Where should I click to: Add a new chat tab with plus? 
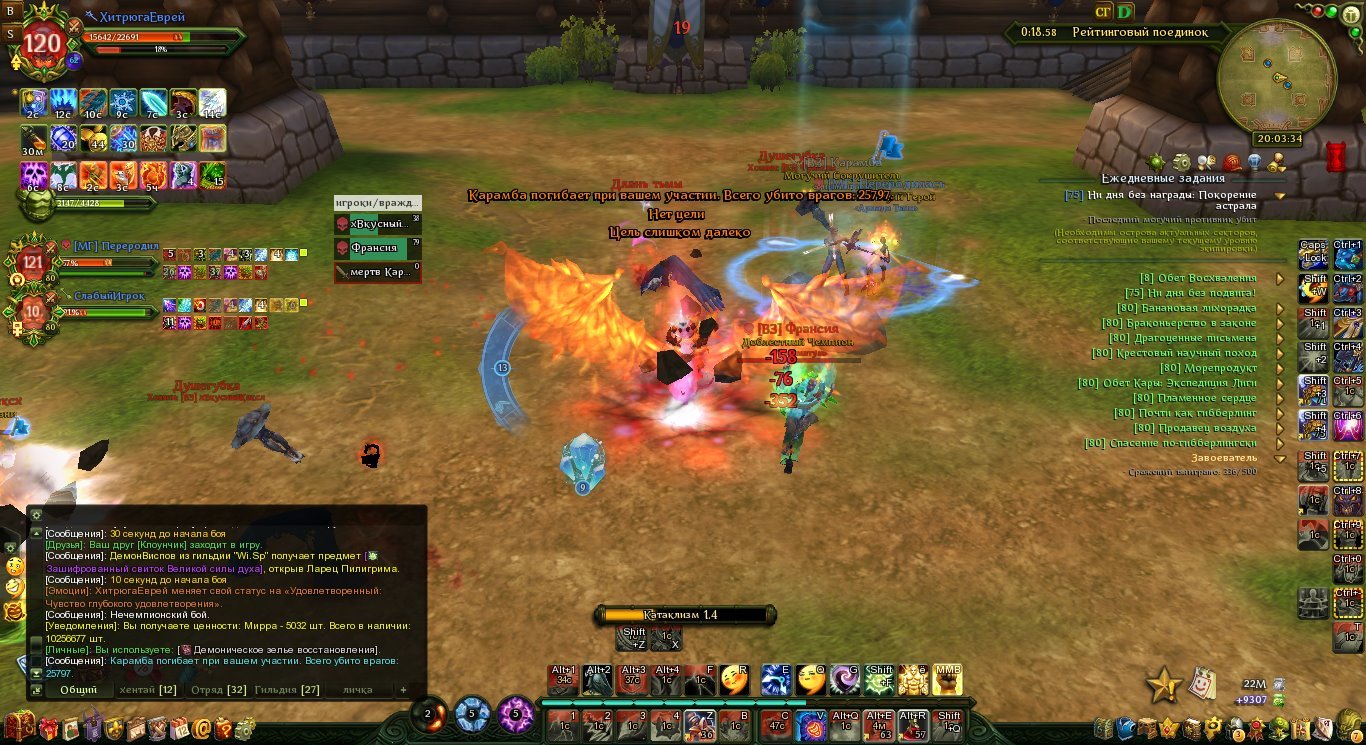(404, 689)
